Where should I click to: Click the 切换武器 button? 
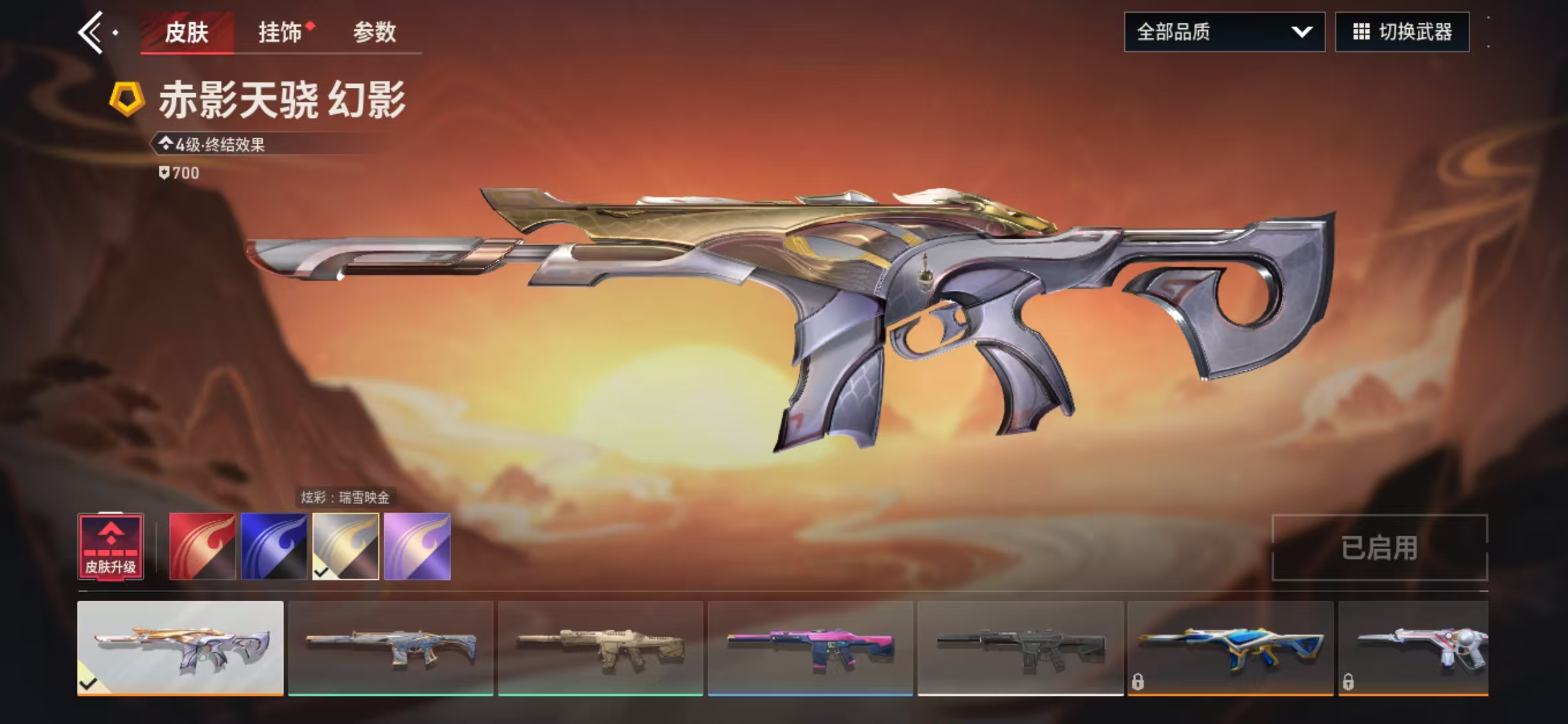[1402, 32]
